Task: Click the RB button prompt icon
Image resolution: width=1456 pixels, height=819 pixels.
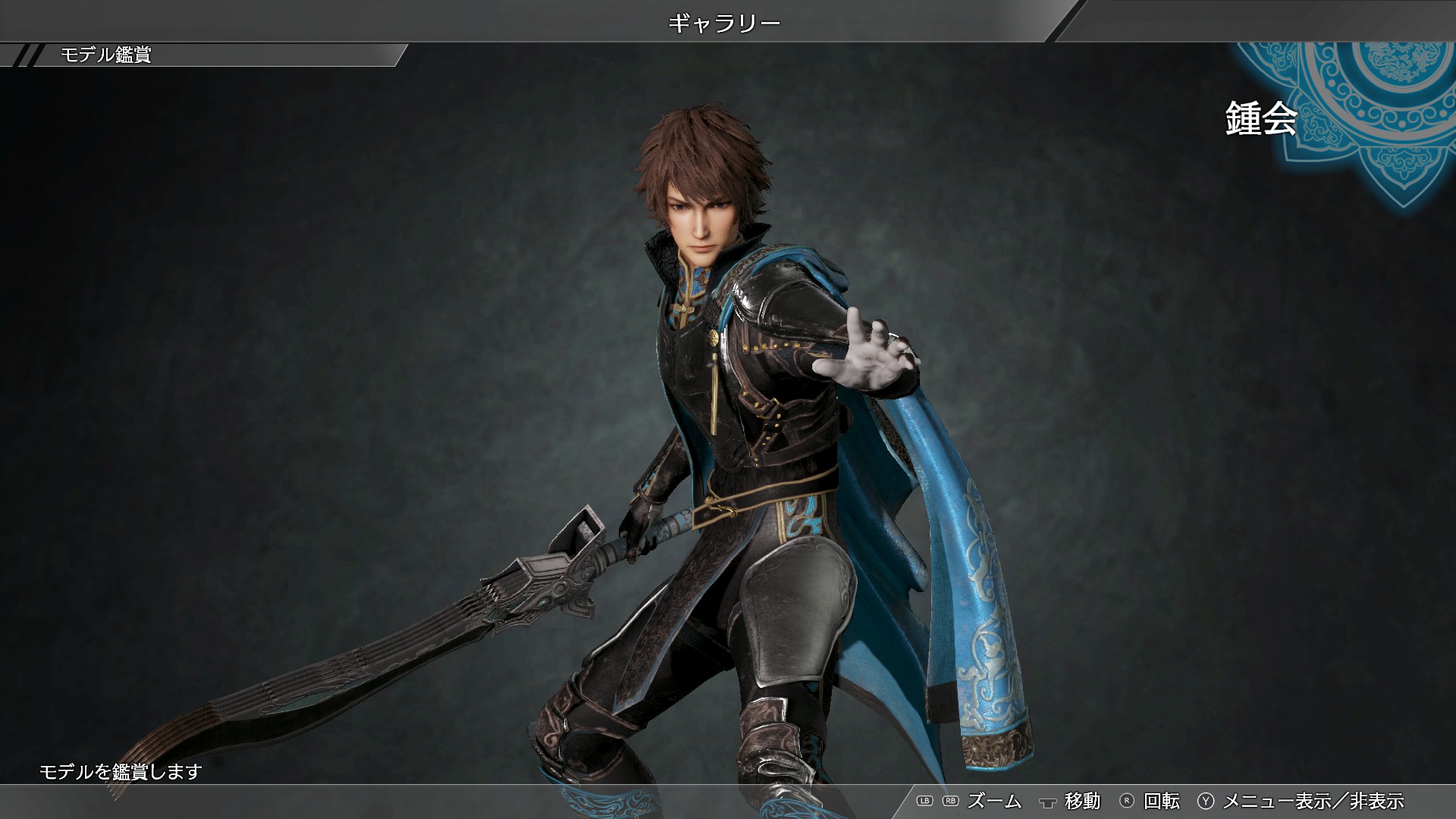Action: 950,801
